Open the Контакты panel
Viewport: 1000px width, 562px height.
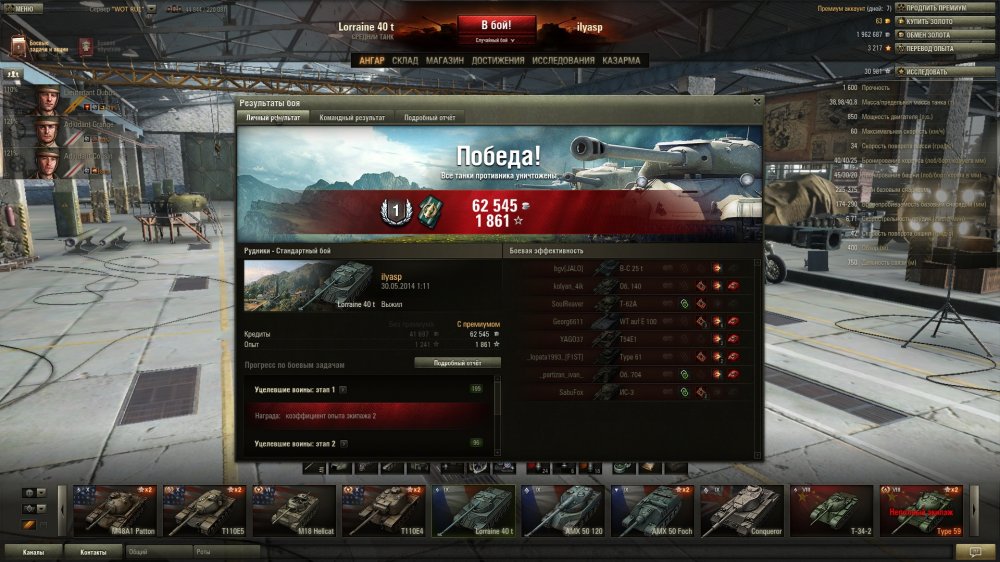[x=93, y=551]
